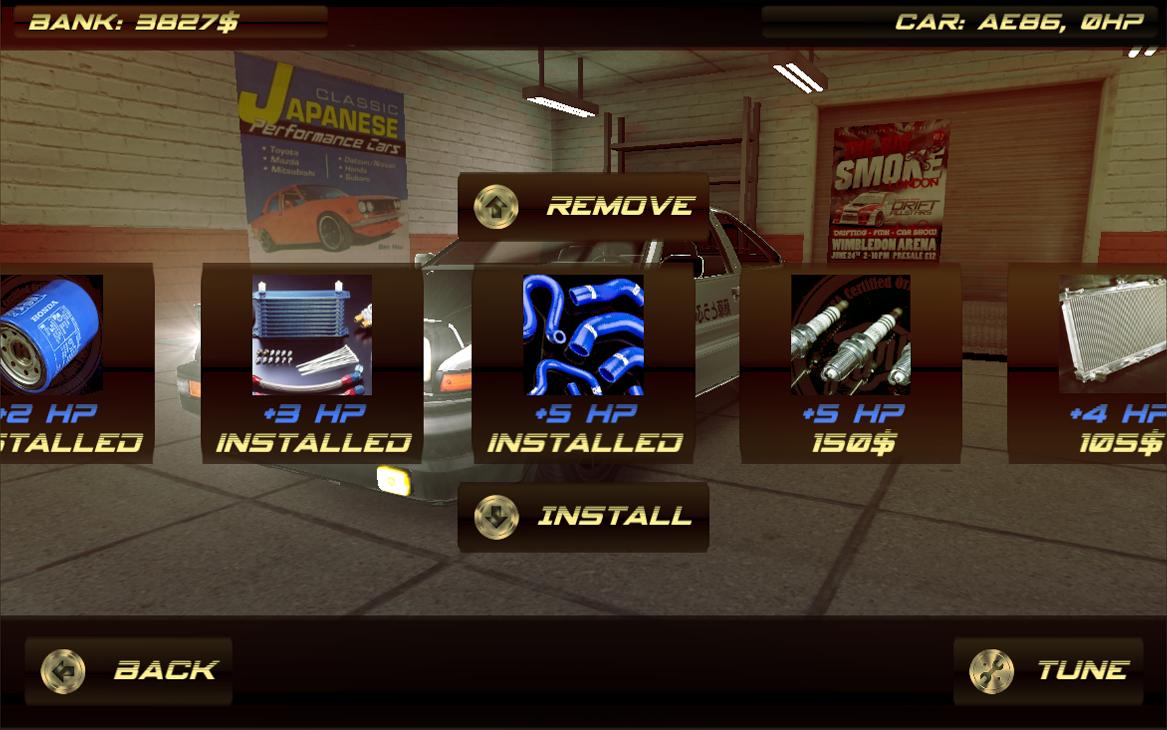Click the Remove button
The width and height of the screenshot is (1167, 730).
[x=584, y=207]
